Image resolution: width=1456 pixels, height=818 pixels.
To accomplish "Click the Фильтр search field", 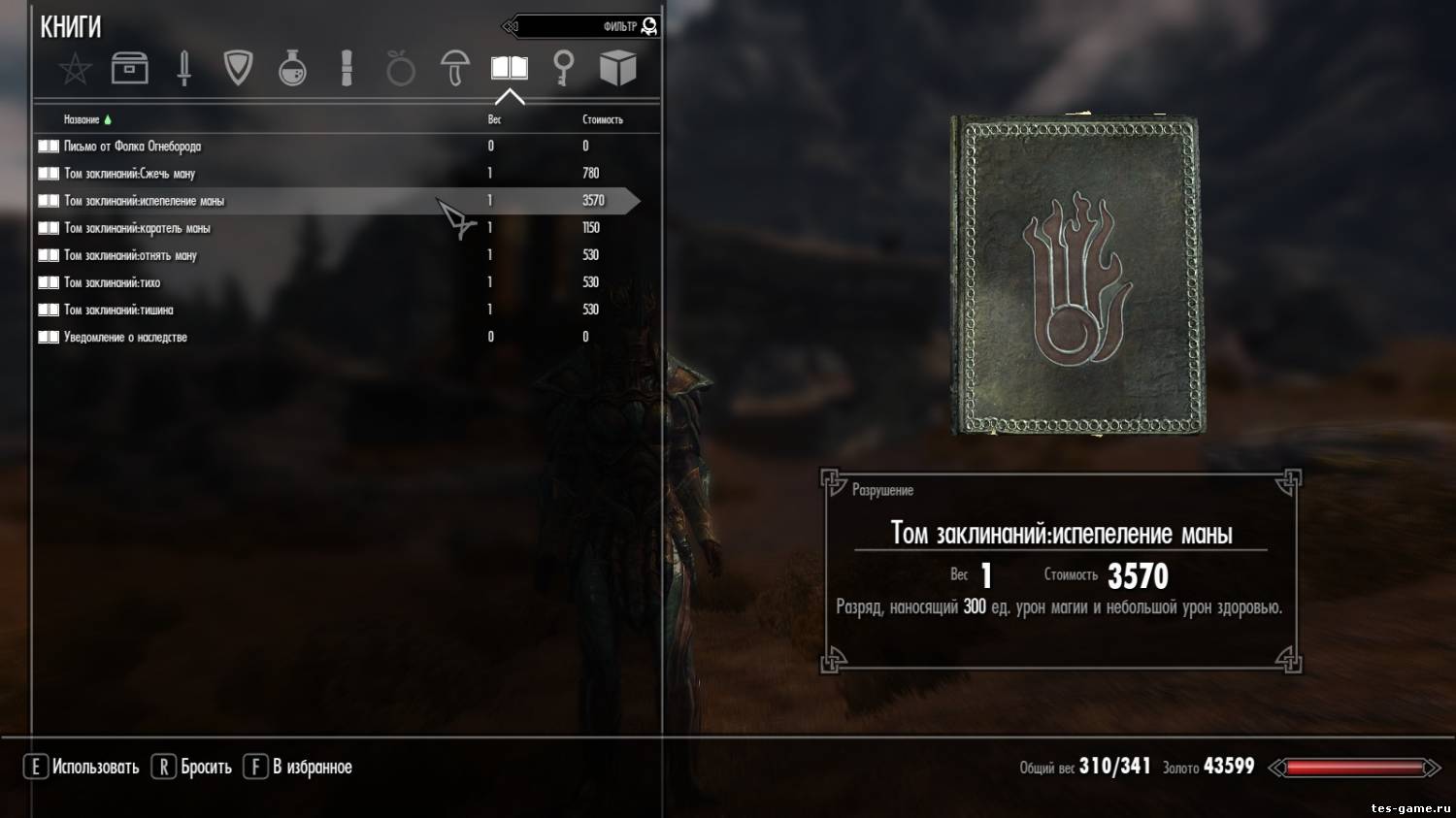I will click(582, 26).
